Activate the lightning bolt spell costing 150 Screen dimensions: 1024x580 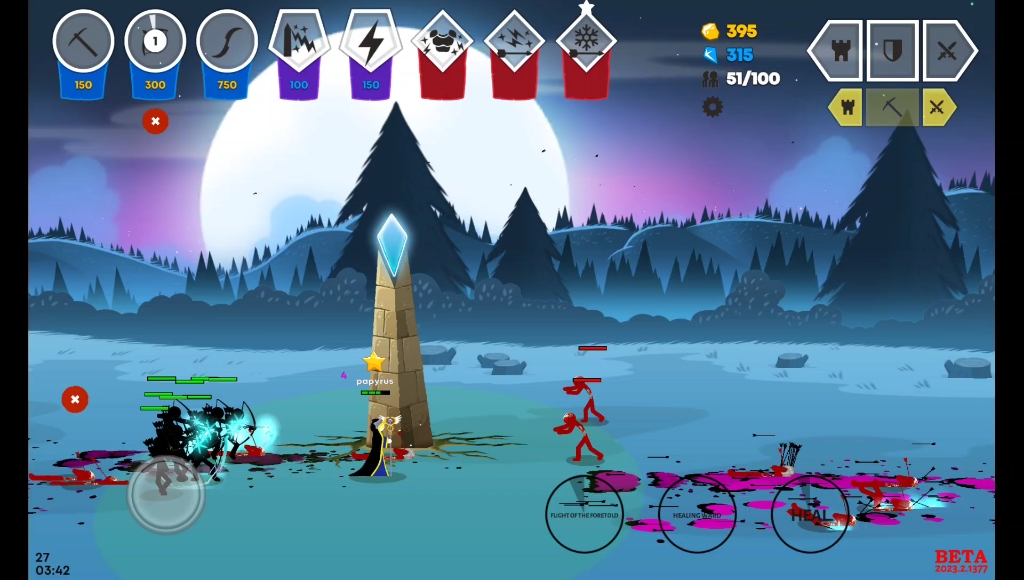[x=371, y=44]
